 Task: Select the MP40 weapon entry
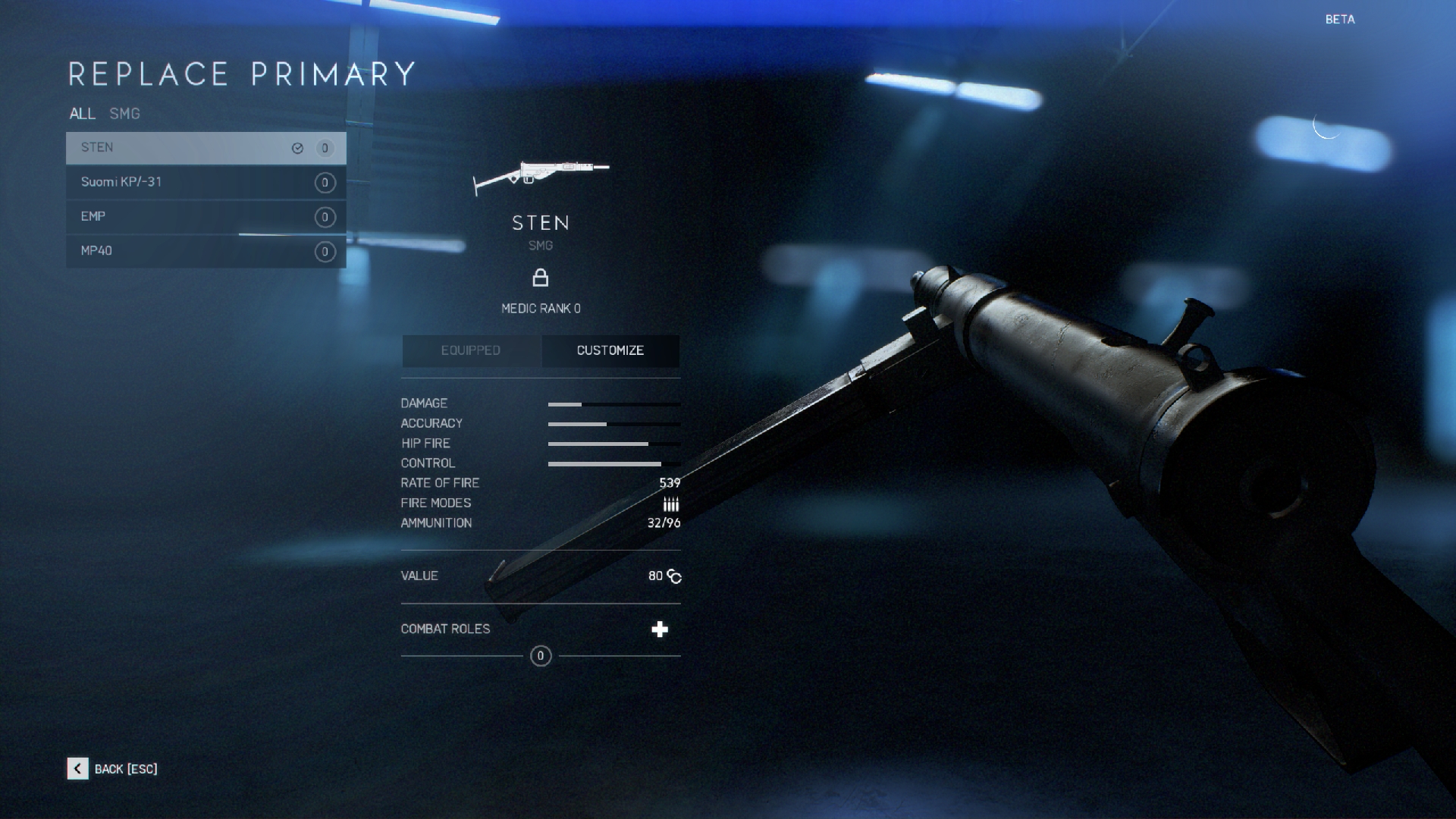point(205,251)
